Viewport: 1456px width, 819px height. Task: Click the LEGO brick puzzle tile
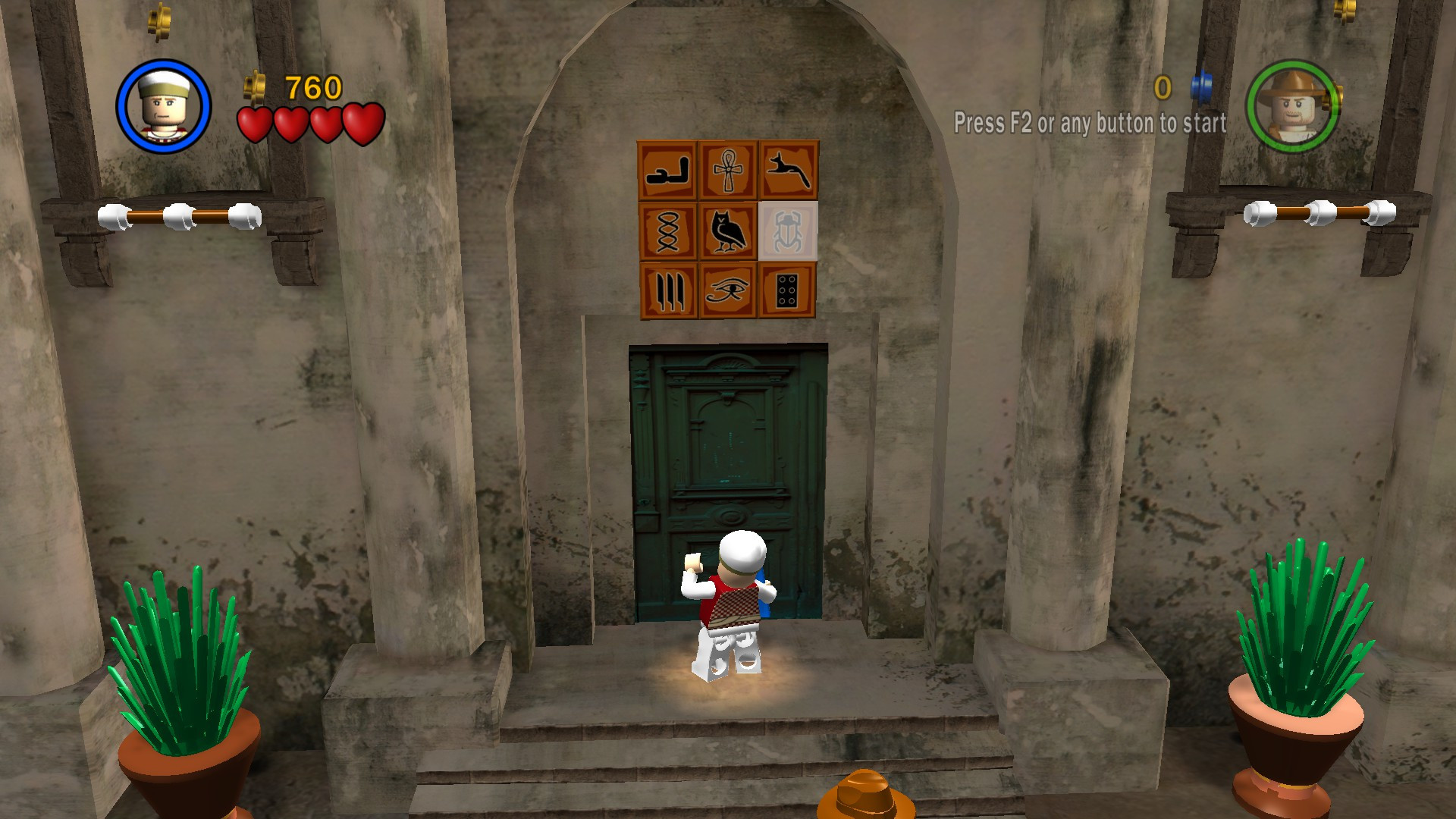(x=789, y=292)
